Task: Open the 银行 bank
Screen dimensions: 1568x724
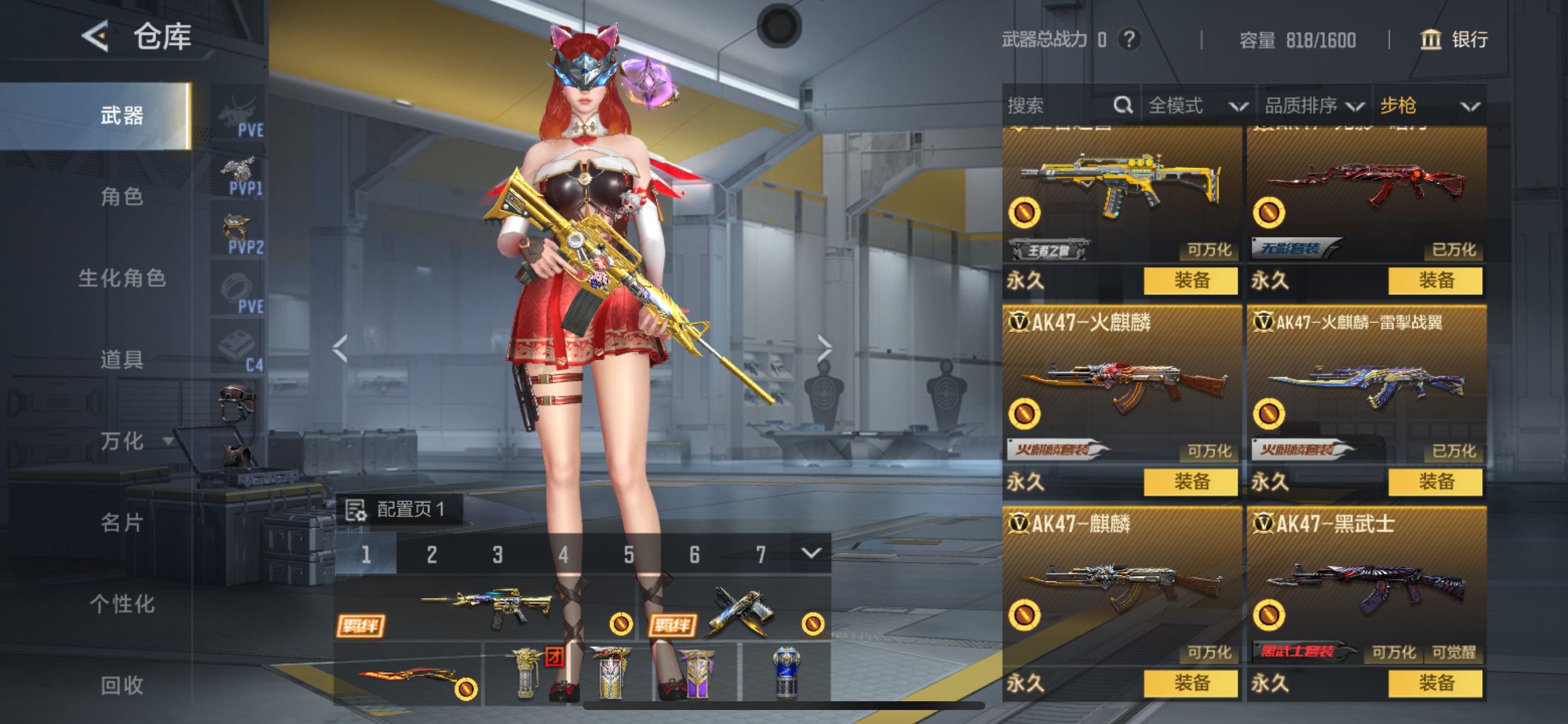Action: [1454, 40]
